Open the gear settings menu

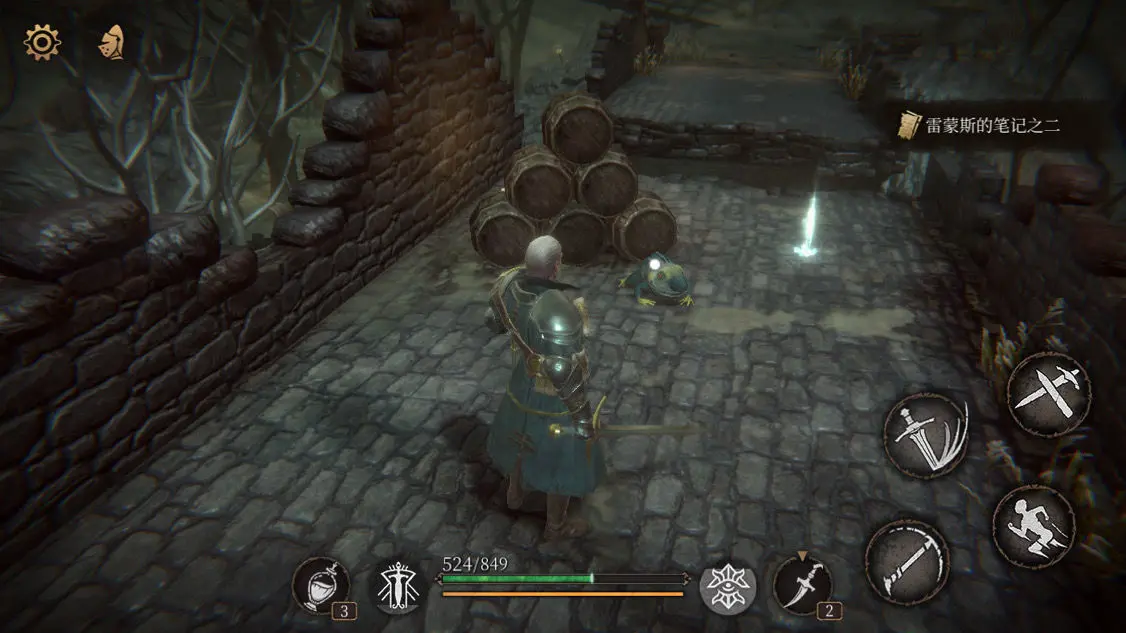click(42, 42)
